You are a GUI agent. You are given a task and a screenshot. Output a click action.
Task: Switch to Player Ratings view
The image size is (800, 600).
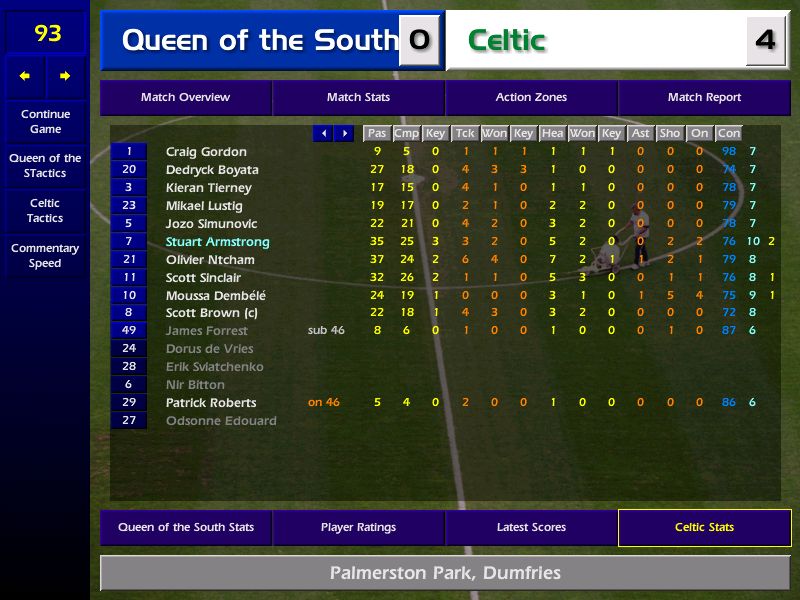pos(358,527)
